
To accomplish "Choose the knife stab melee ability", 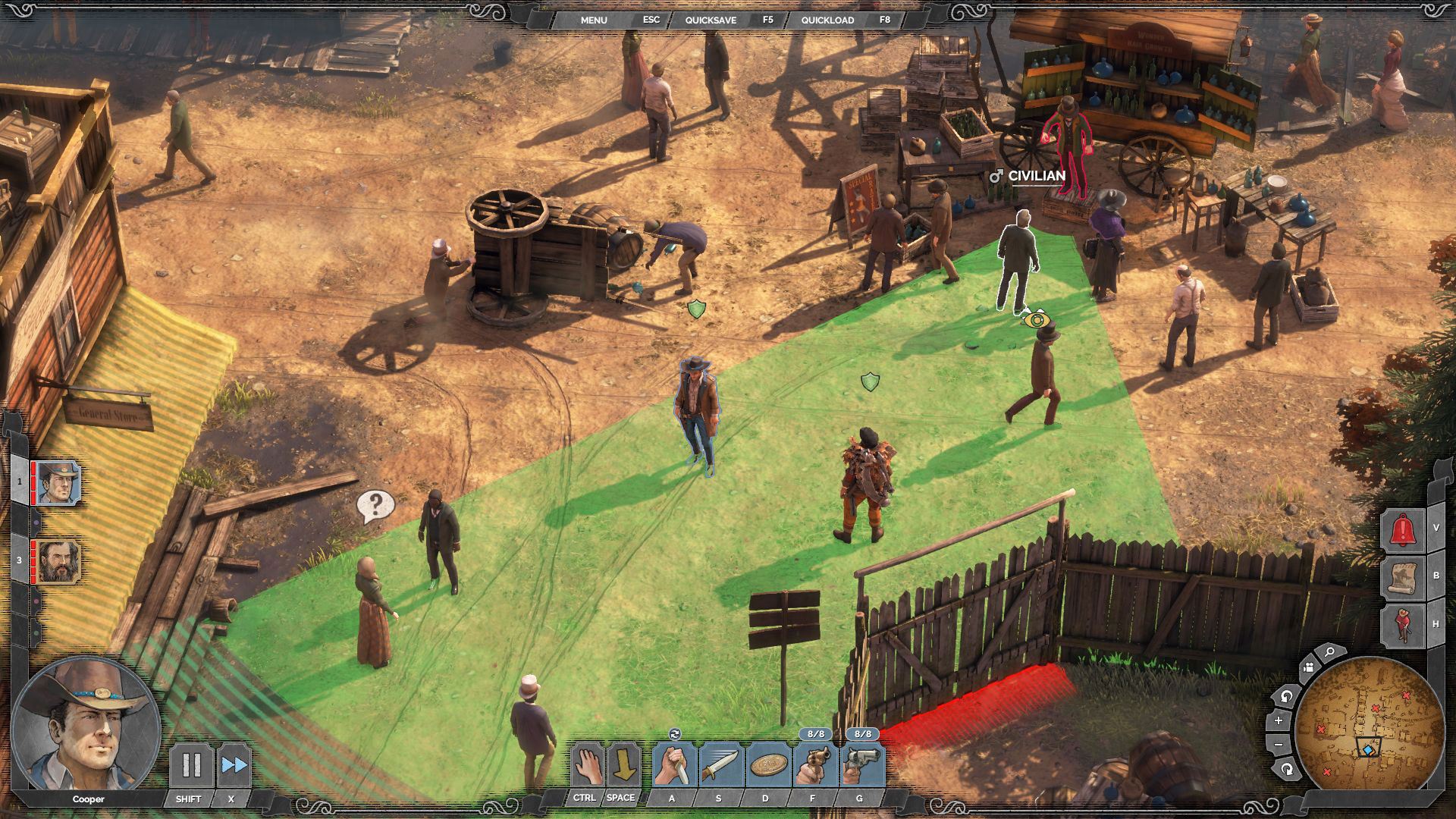I will [674, 765].
